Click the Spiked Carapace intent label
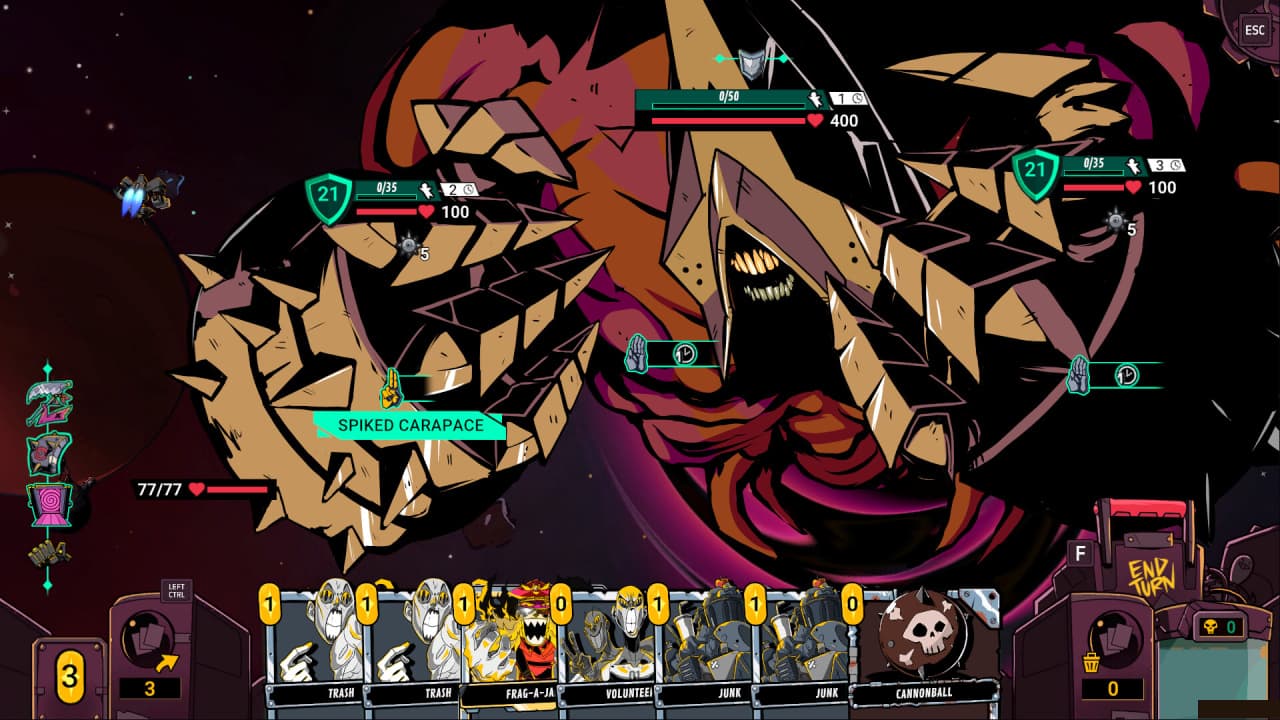 point(410,426)
